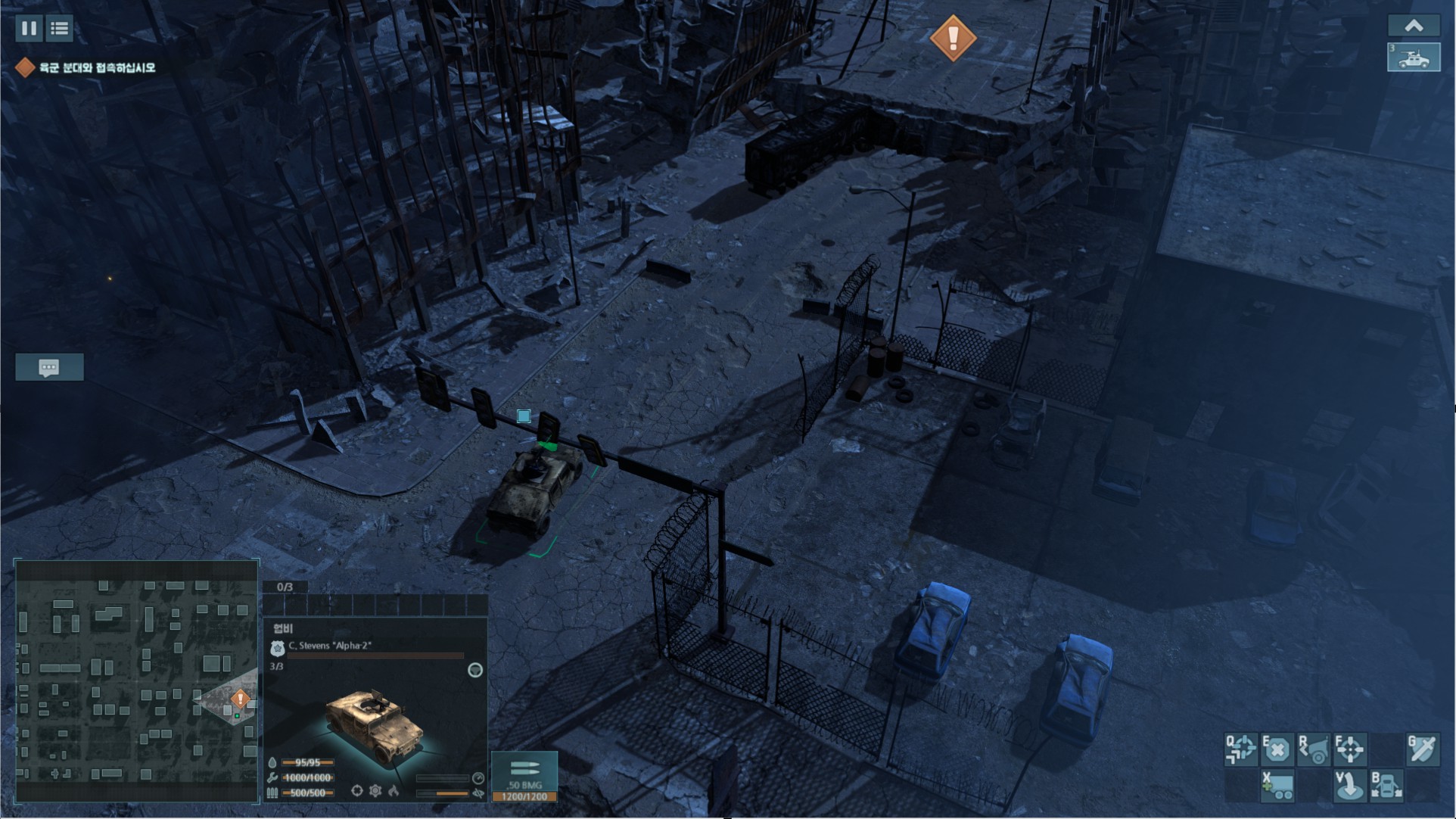Viewport: 1456px width, 819px height.
Task: Activate the down-arrow unload command
Action: point(1350,786)
